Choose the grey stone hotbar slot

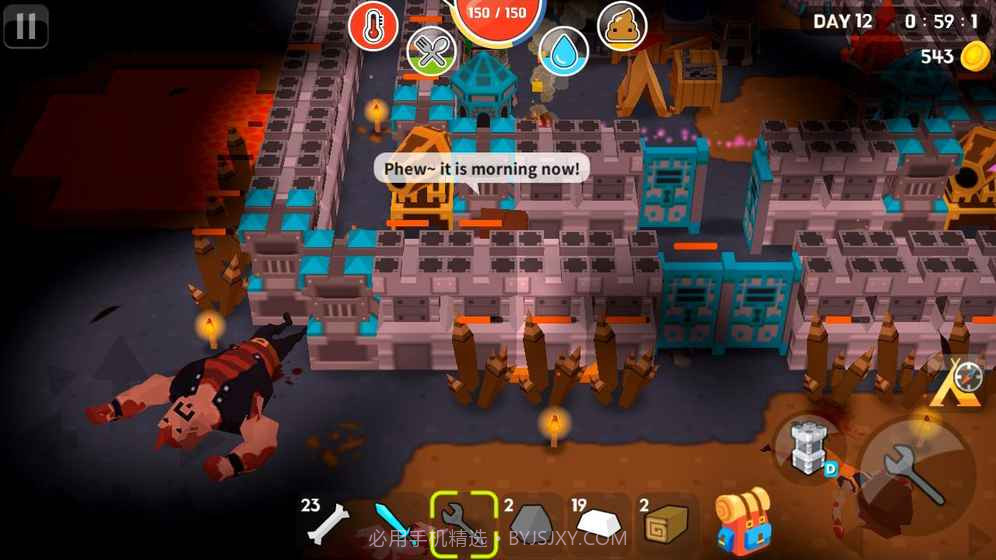click(530, 520)
